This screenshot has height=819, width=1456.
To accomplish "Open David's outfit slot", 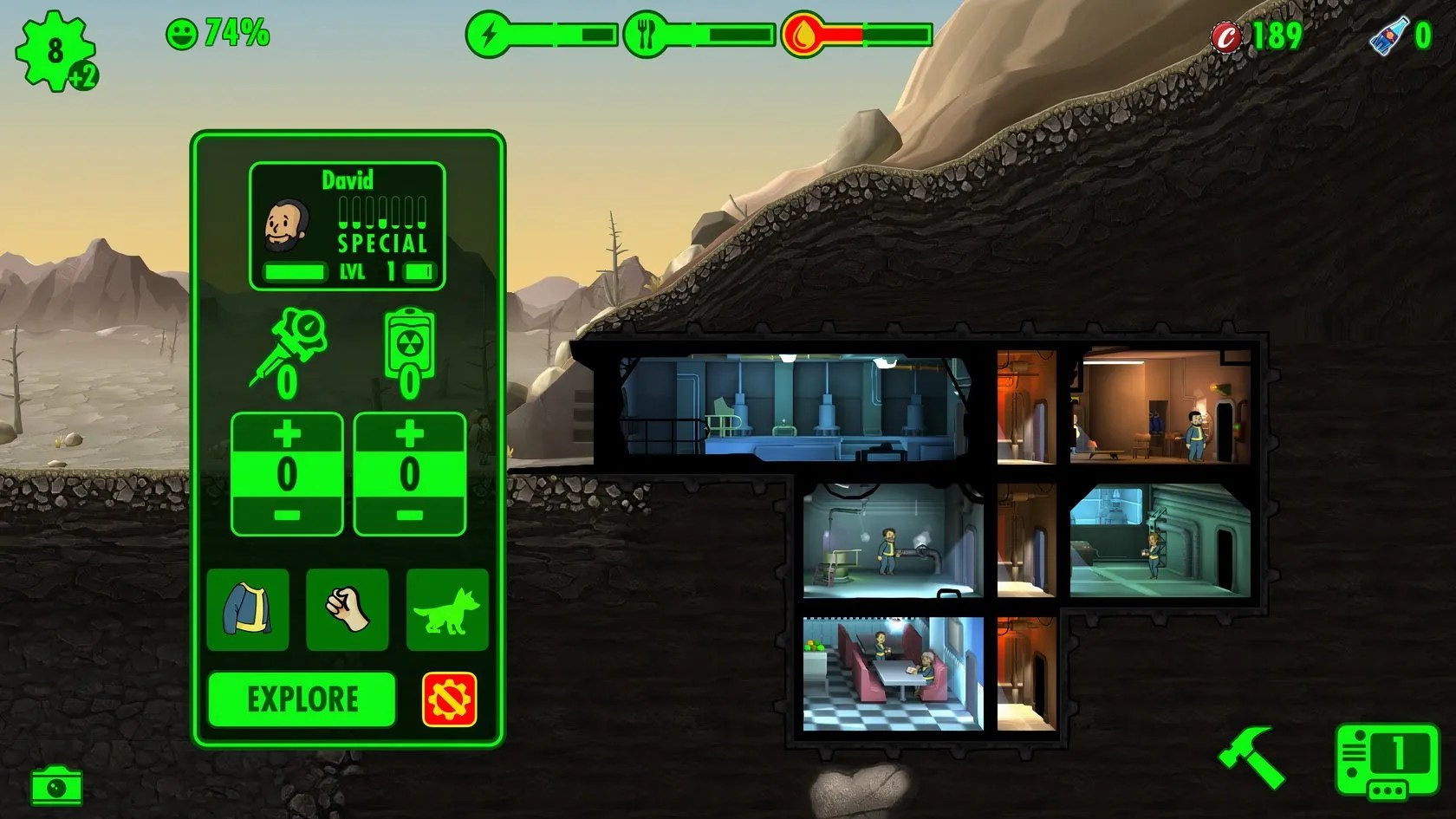I will coord(247,611).
